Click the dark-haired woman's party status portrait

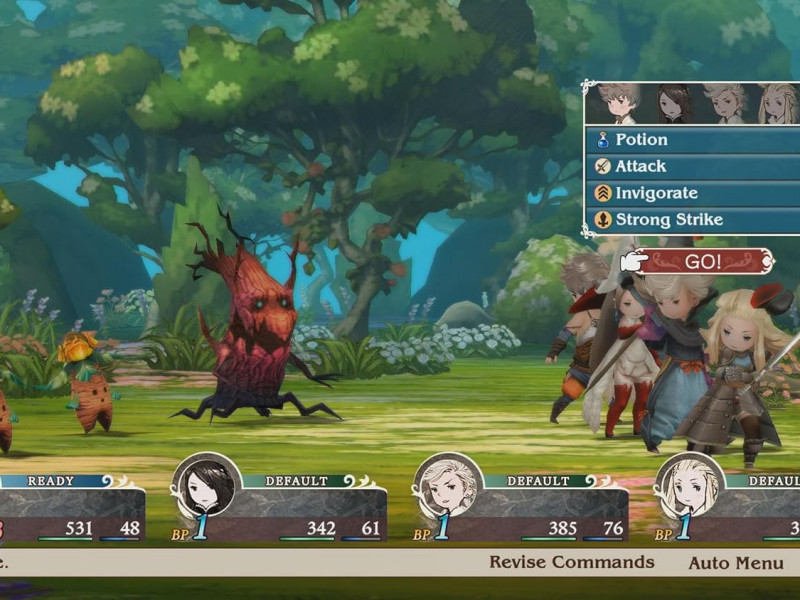coord(207,487)
